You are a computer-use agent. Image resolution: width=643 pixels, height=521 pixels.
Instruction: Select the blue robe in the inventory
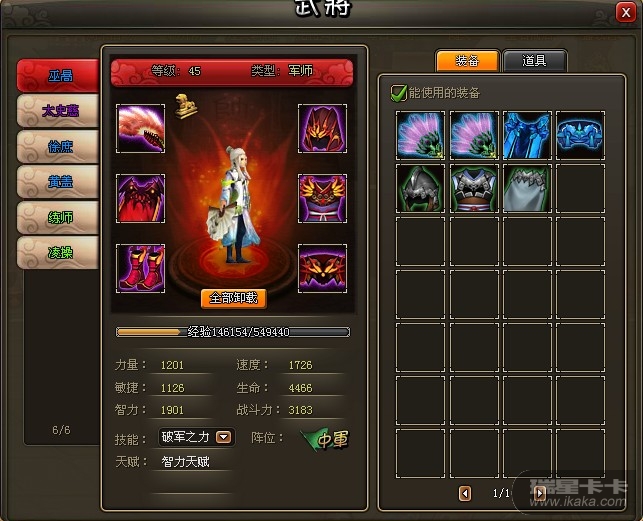point(528,135)
